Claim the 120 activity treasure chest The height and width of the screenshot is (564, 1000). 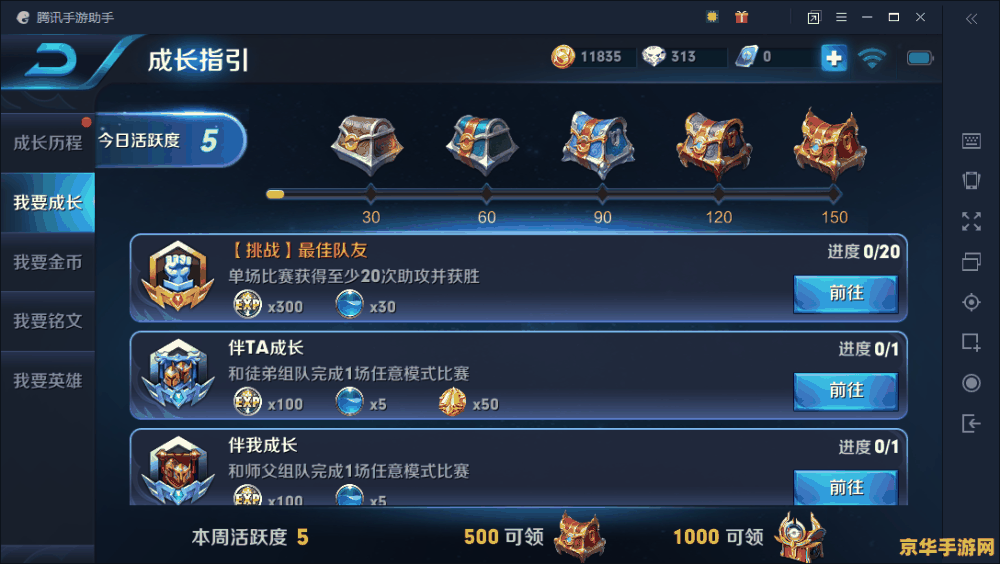tap(714, 144)
